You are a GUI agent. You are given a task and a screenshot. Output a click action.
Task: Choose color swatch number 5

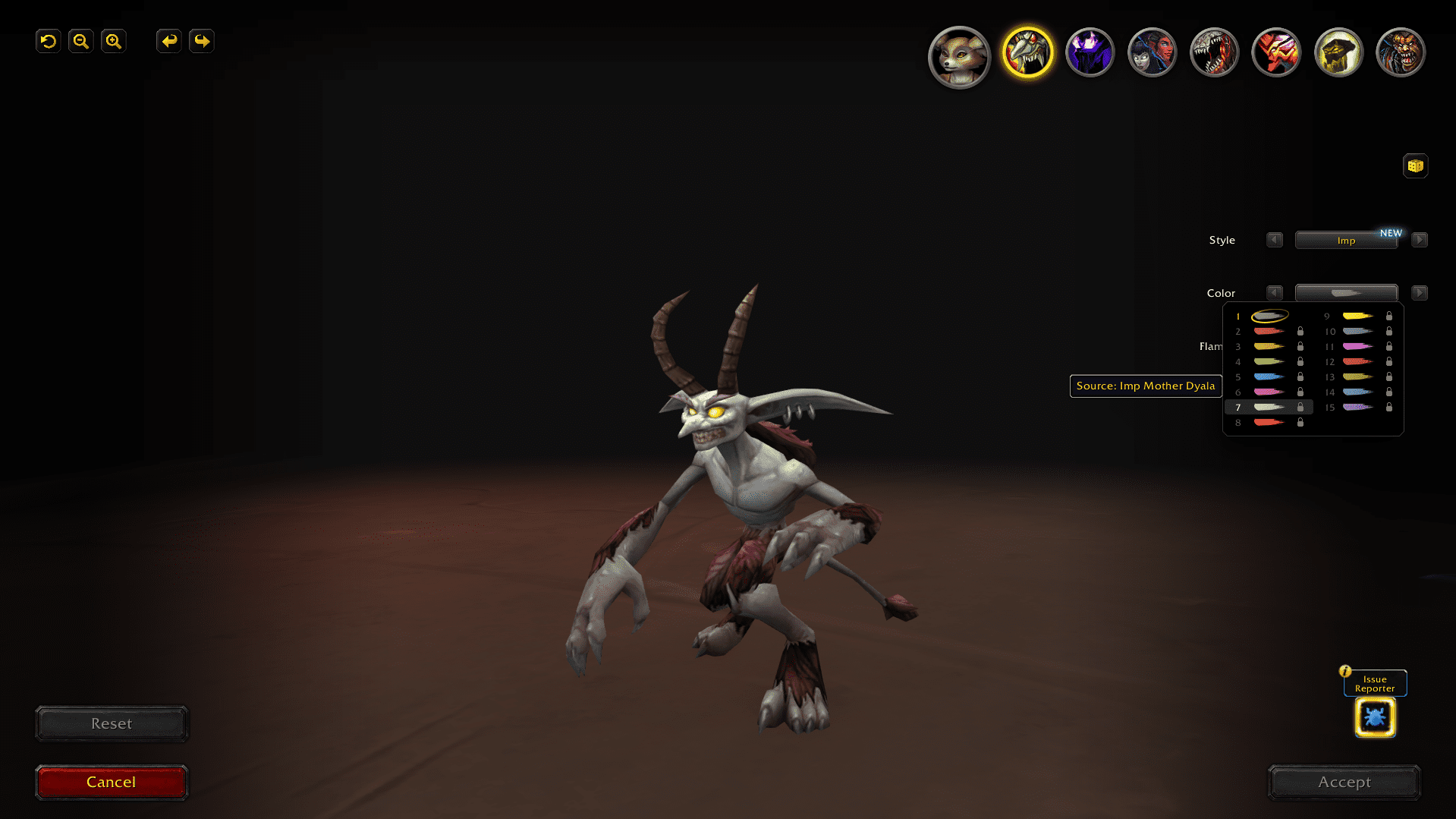click(1269, 376)
